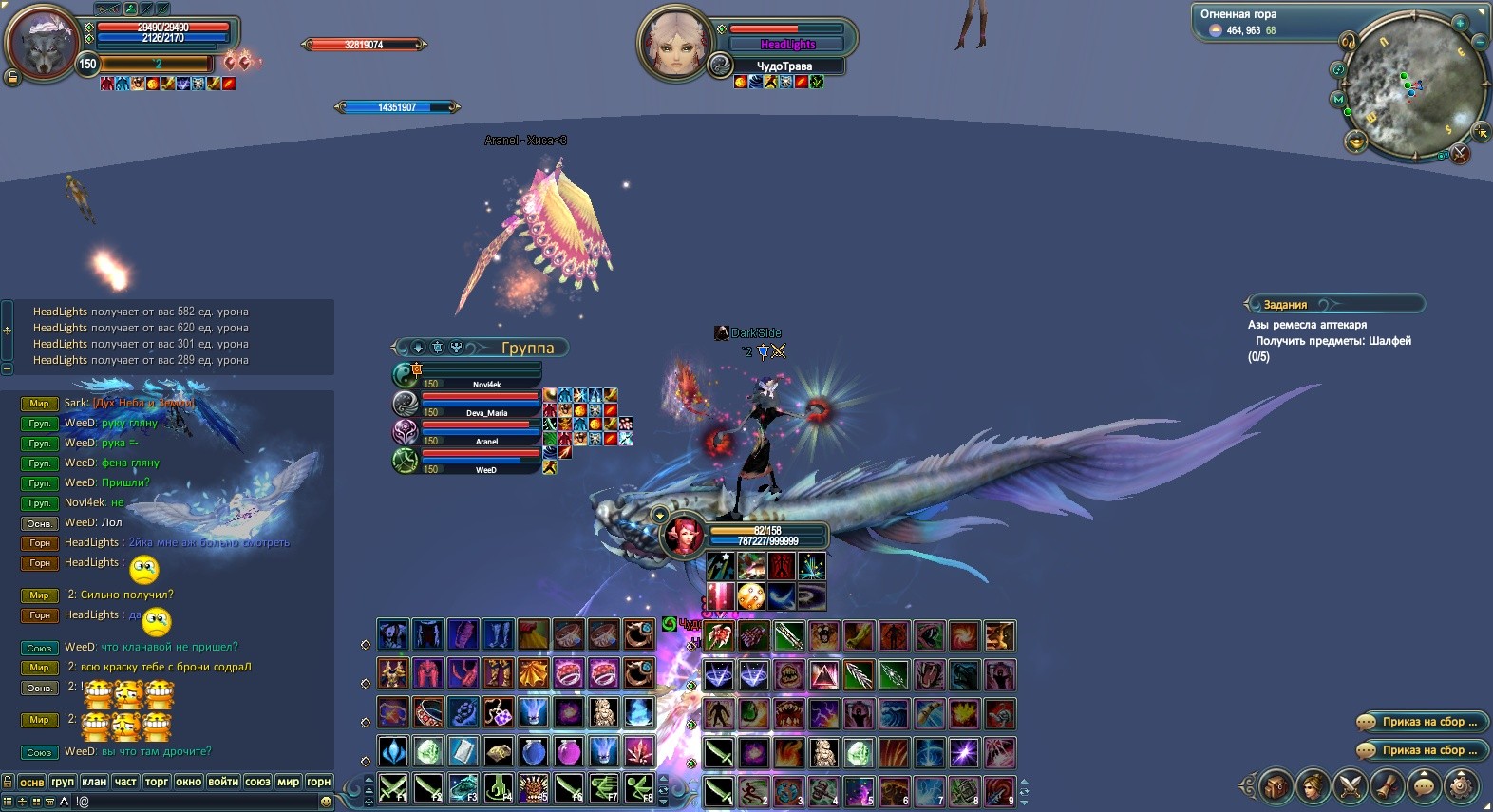Select the HeadLights target portrait
The image size is (1493, 812).
coord(673,42)
